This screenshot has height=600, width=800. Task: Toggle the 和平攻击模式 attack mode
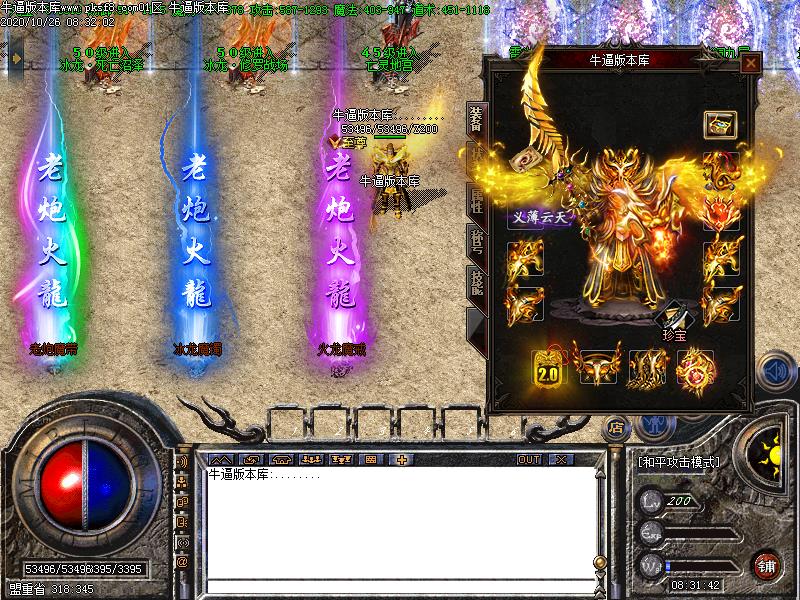point(679,462)
